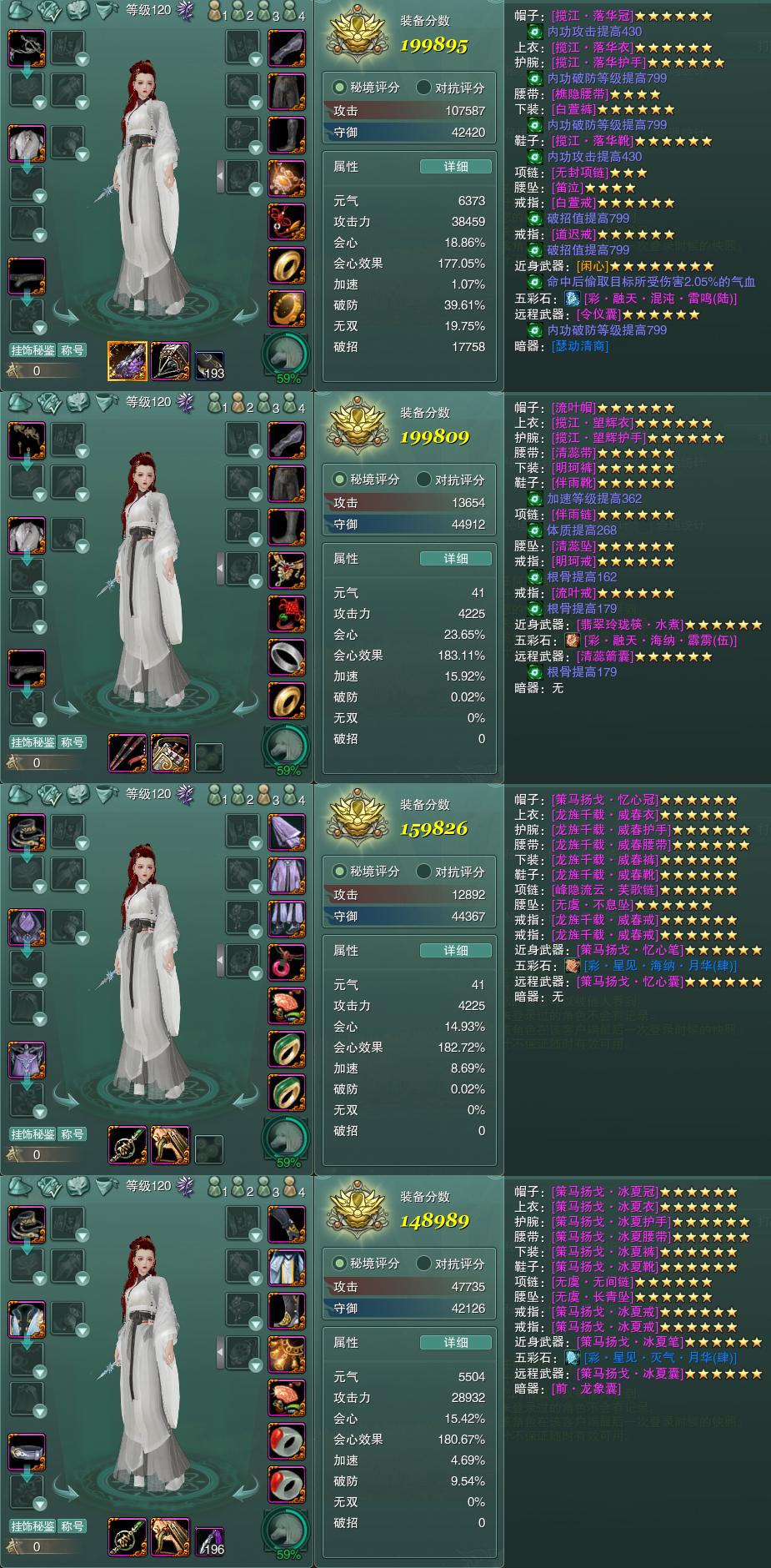Select the silver ring equipment slot
Image resolution: width=771 pixels, height=1568 pixels.
click(286, 656)
